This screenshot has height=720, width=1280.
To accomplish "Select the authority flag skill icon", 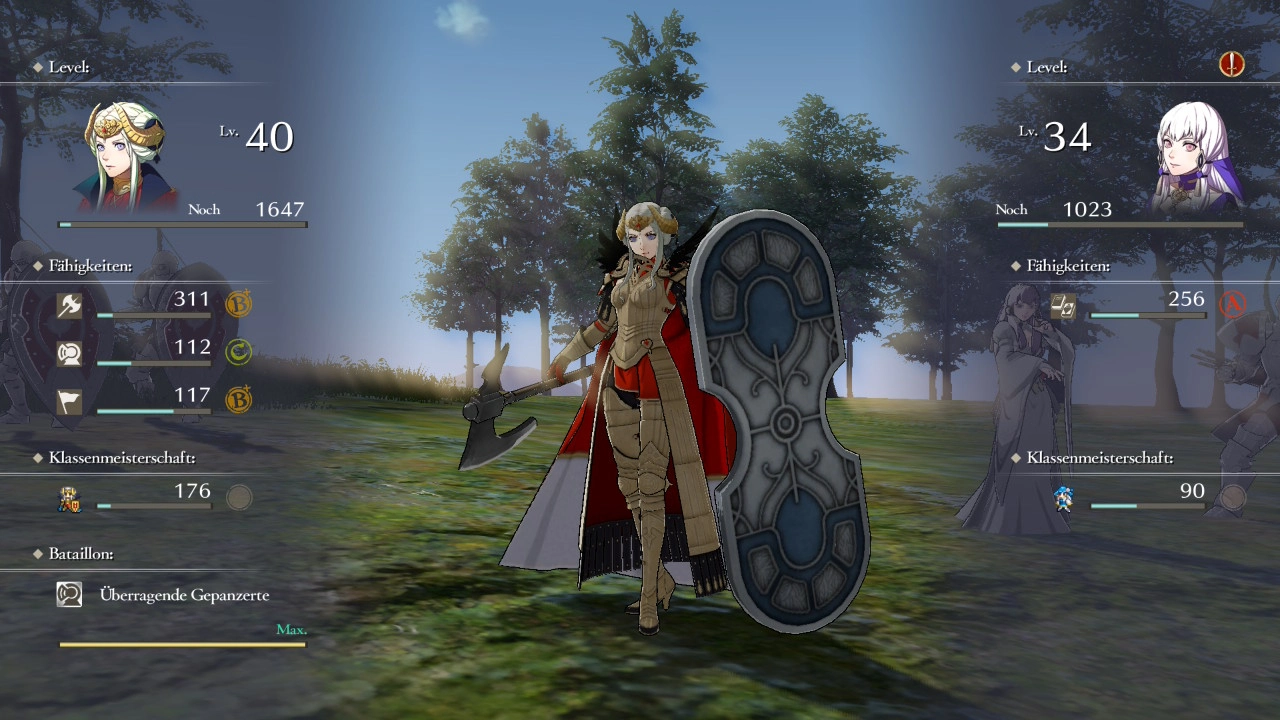I will (69, 401).
